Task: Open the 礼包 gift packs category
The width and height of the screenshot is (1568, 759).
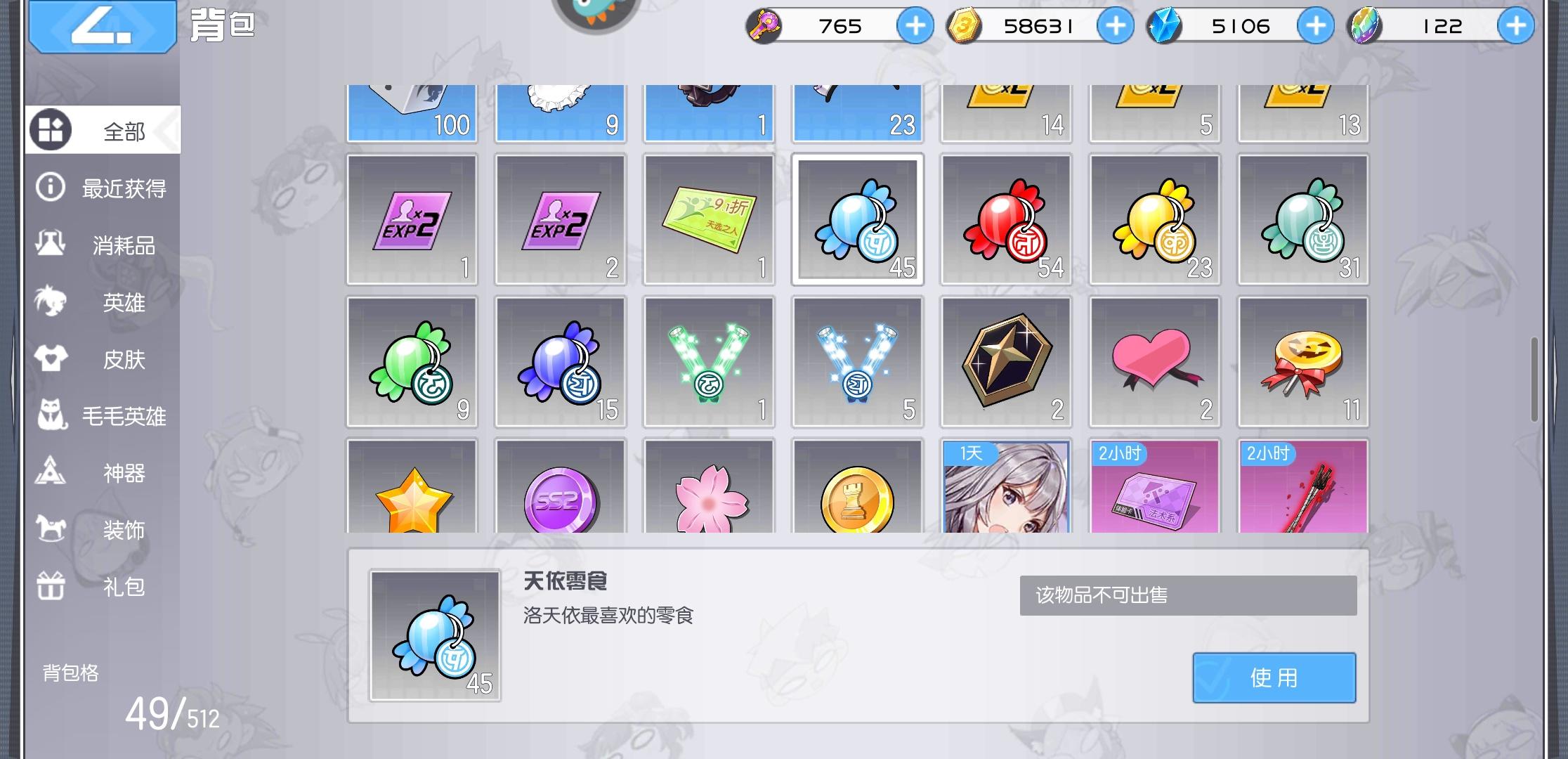Action: (104, 587)
